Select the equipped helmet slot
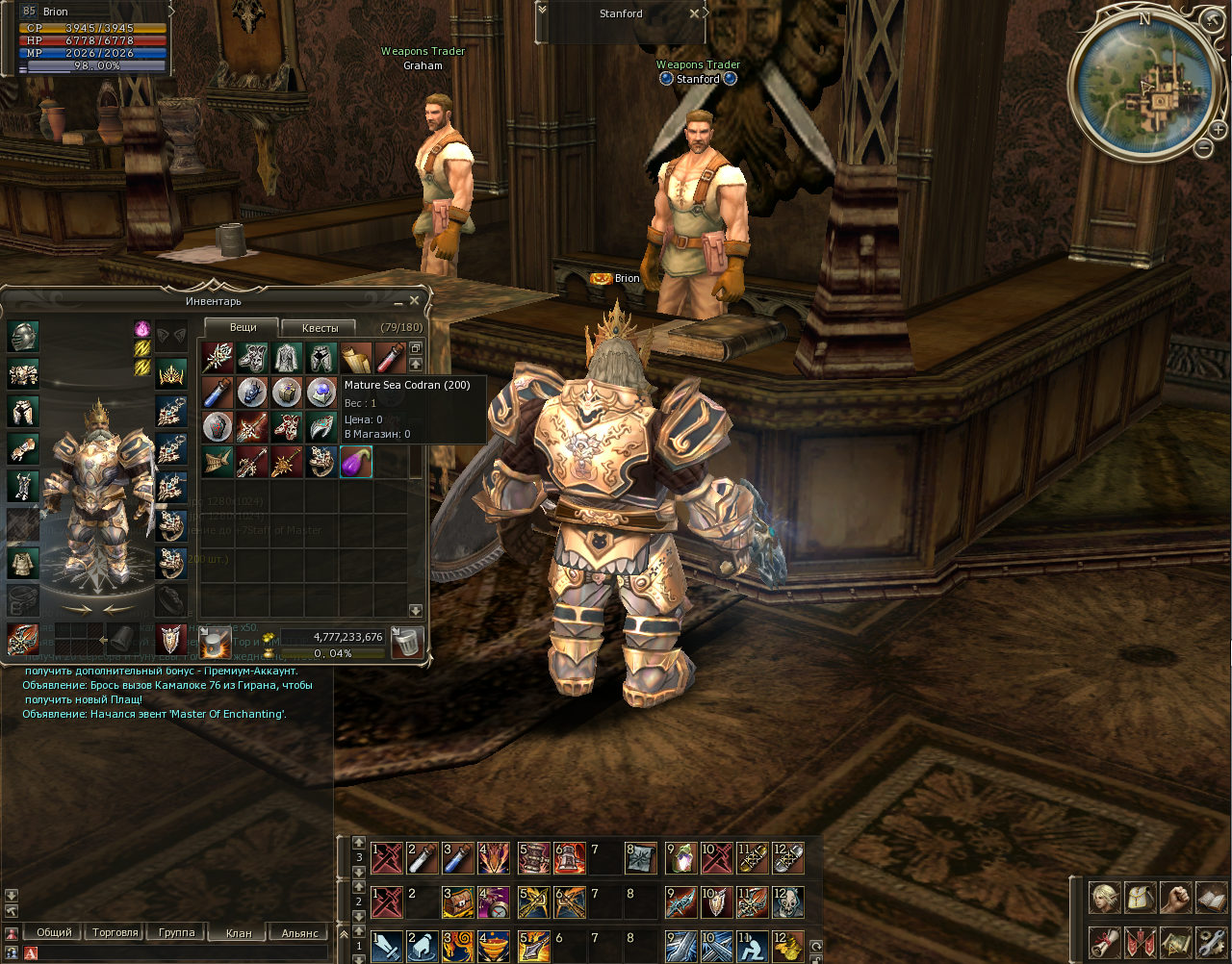This screenshot has width=1232, height=964. [24, 336]
